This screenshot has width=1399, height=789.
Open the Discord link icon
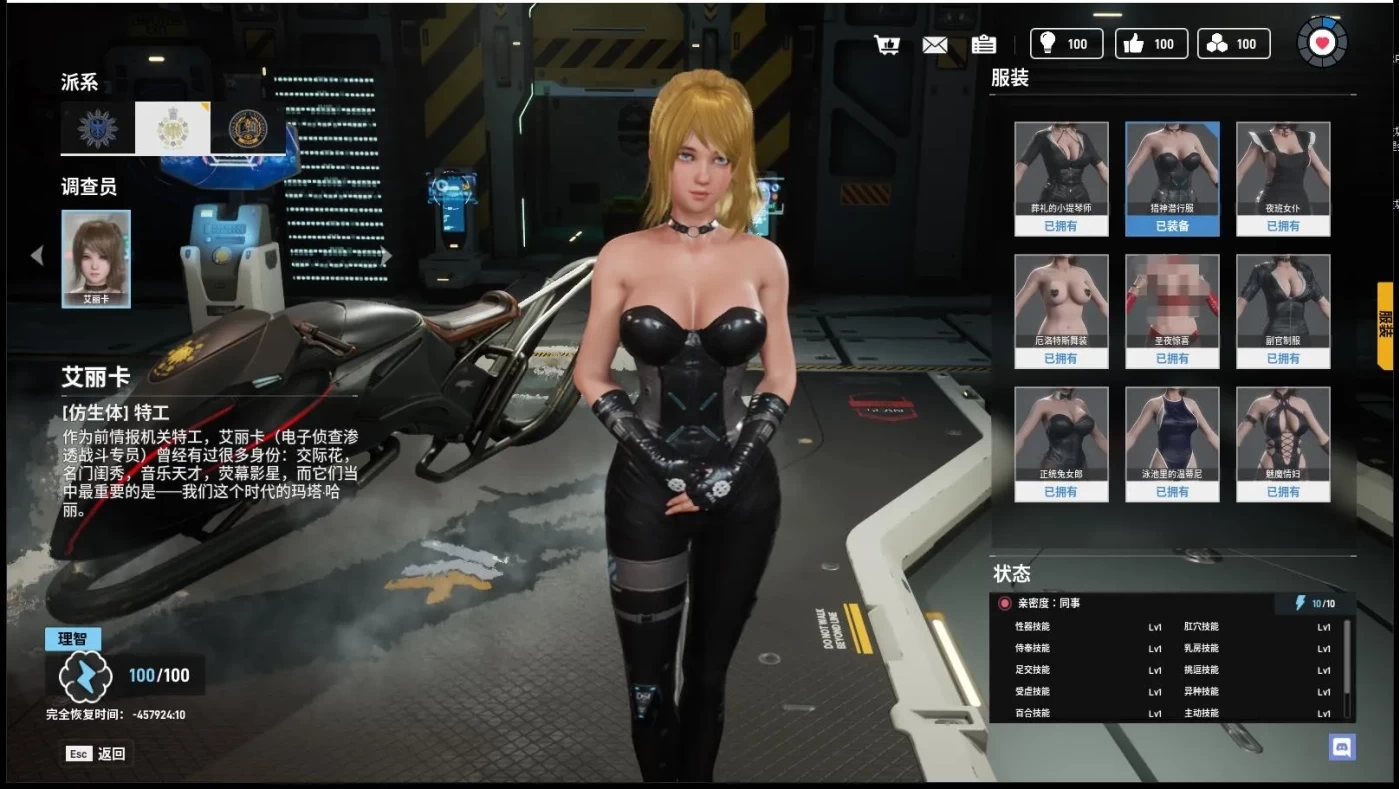pyautogui.click(x=1341, y=746)
